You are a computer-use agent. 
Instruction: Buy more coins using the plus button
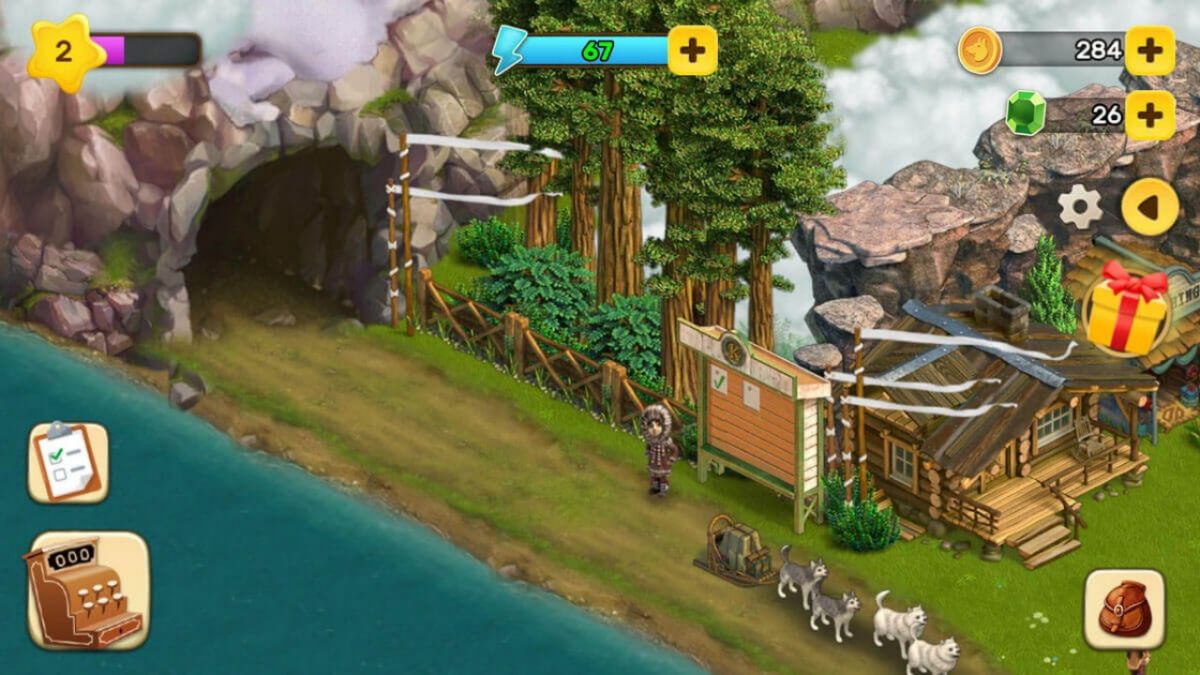(x=1149, y=50)
